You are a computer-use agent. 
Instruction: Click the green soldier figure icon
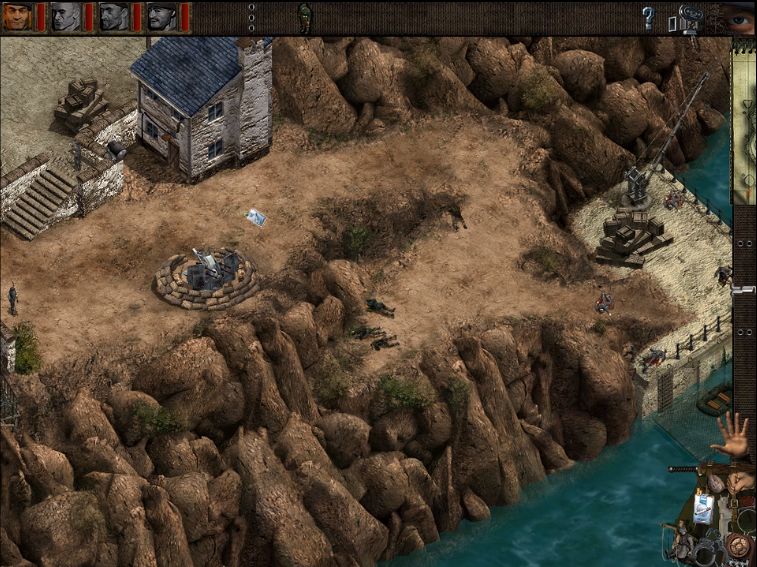click(304, 17)
